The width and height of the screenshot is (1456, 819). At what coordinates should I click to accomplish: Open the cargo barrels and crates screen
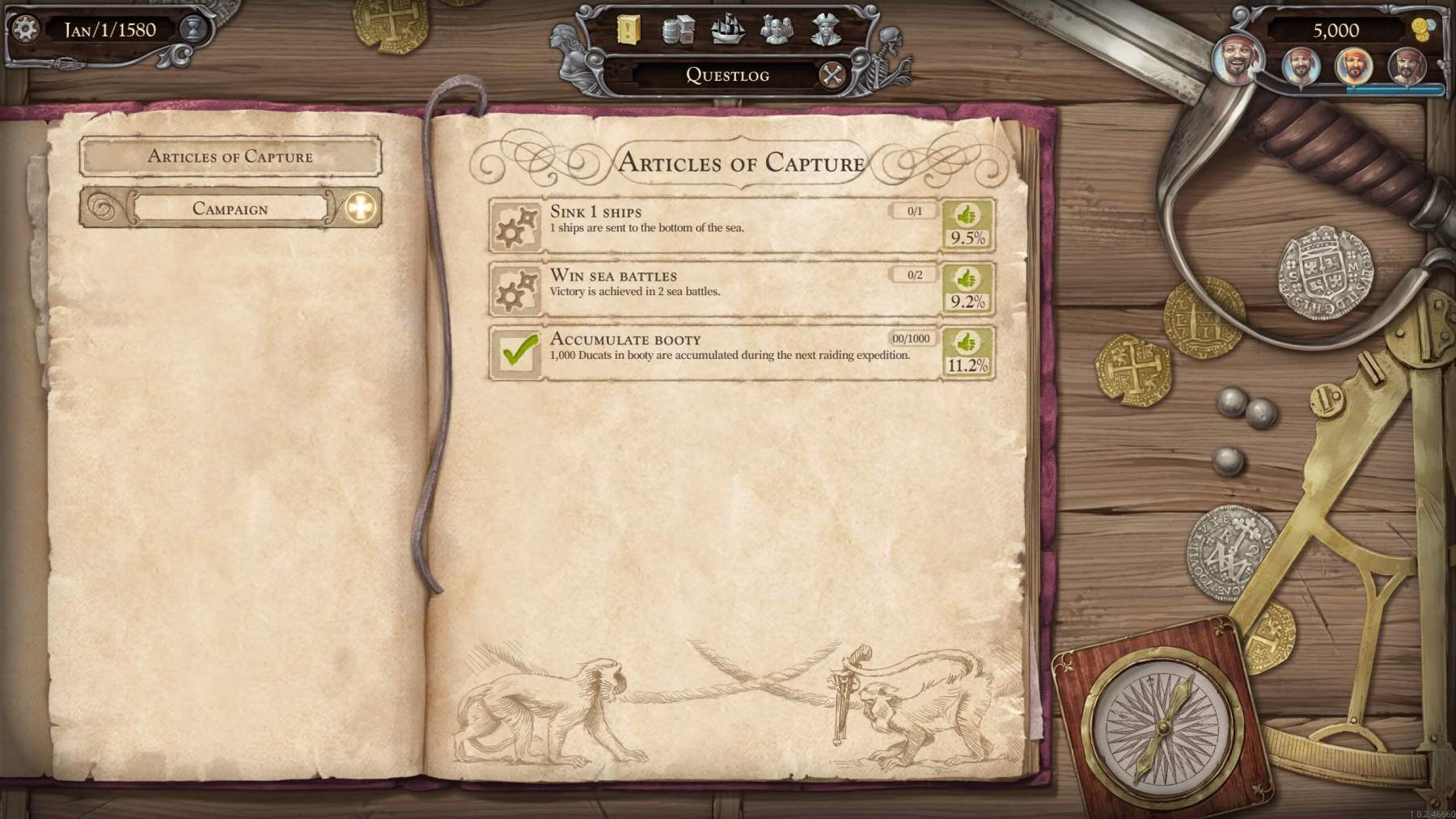point(678,31)
